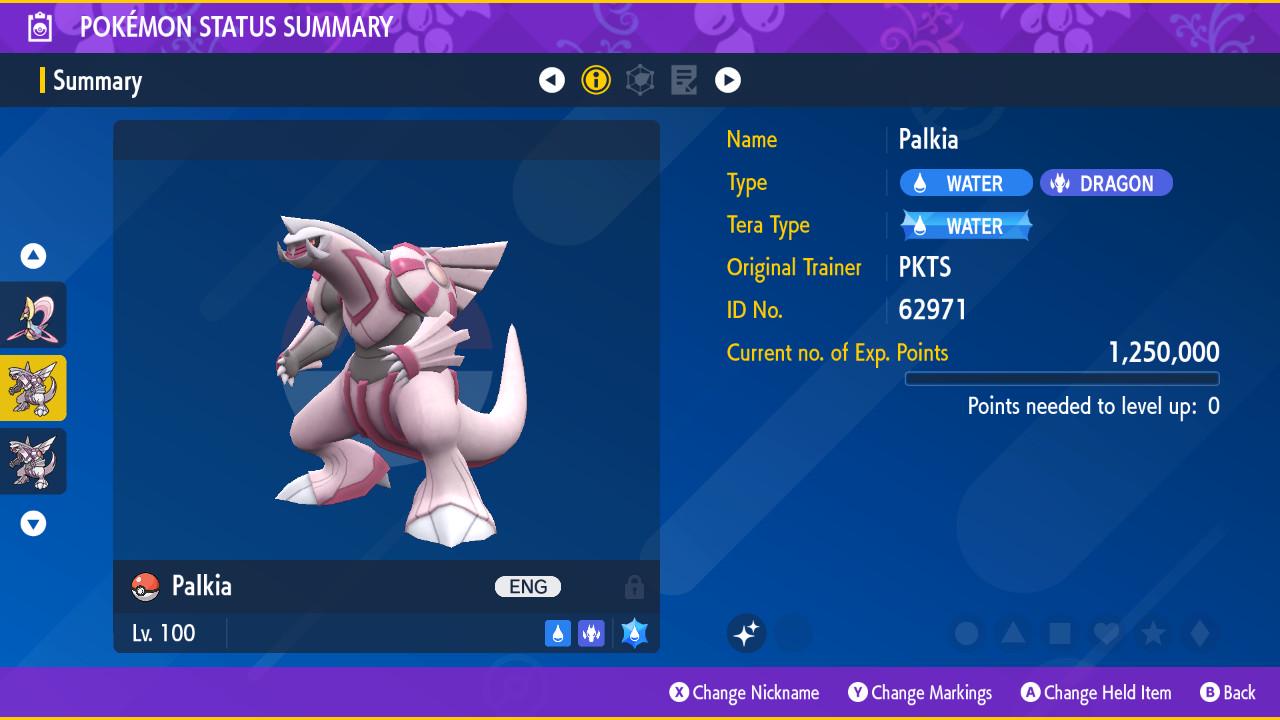Click the shiny sparkle icon
The width and height of the screenshot is (1280, 720).
[x=746, y=633]
